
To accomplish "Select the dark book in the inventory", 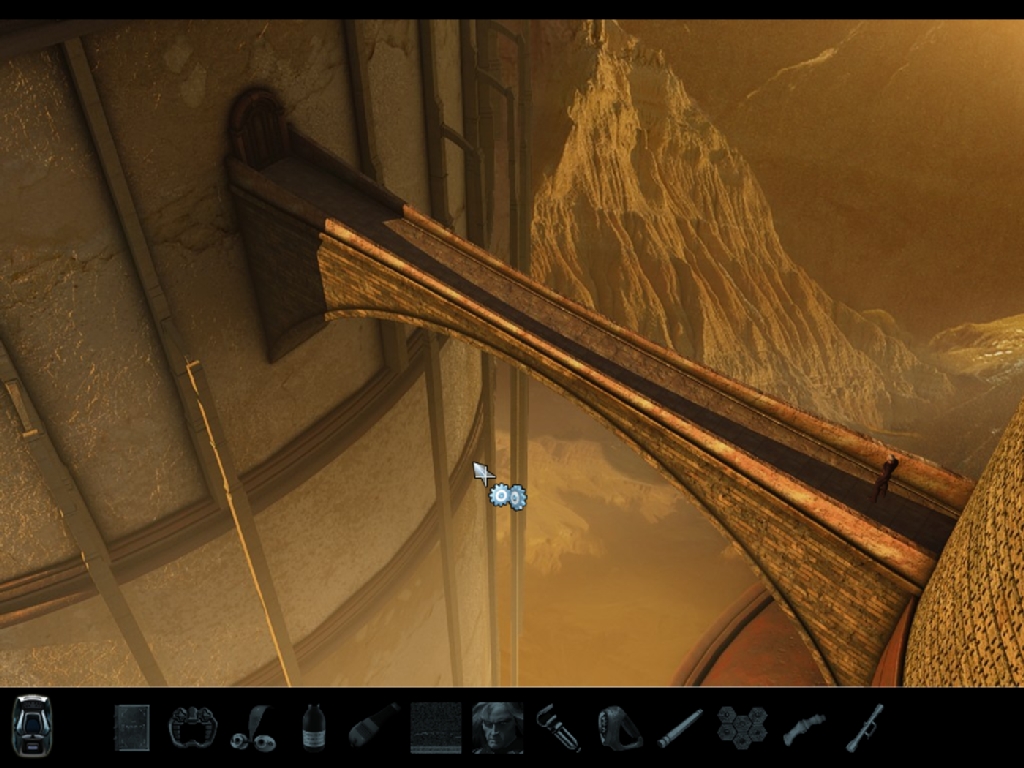I will pyautogui.click(x=131, y=727).
